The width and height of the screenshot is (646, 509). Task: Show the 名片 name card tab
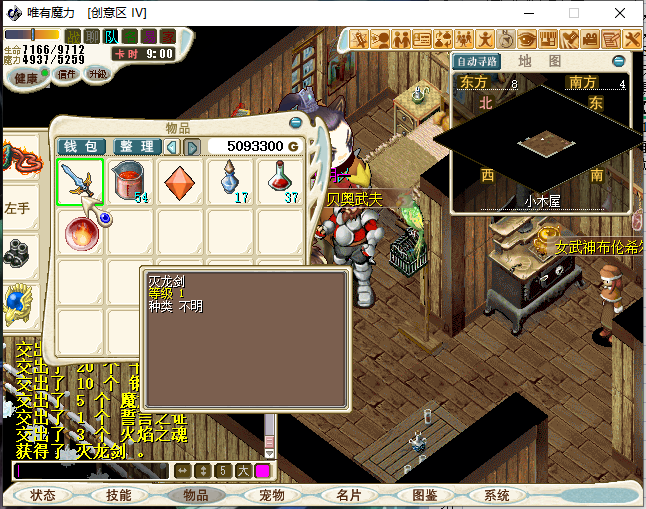tap(348, 495)
